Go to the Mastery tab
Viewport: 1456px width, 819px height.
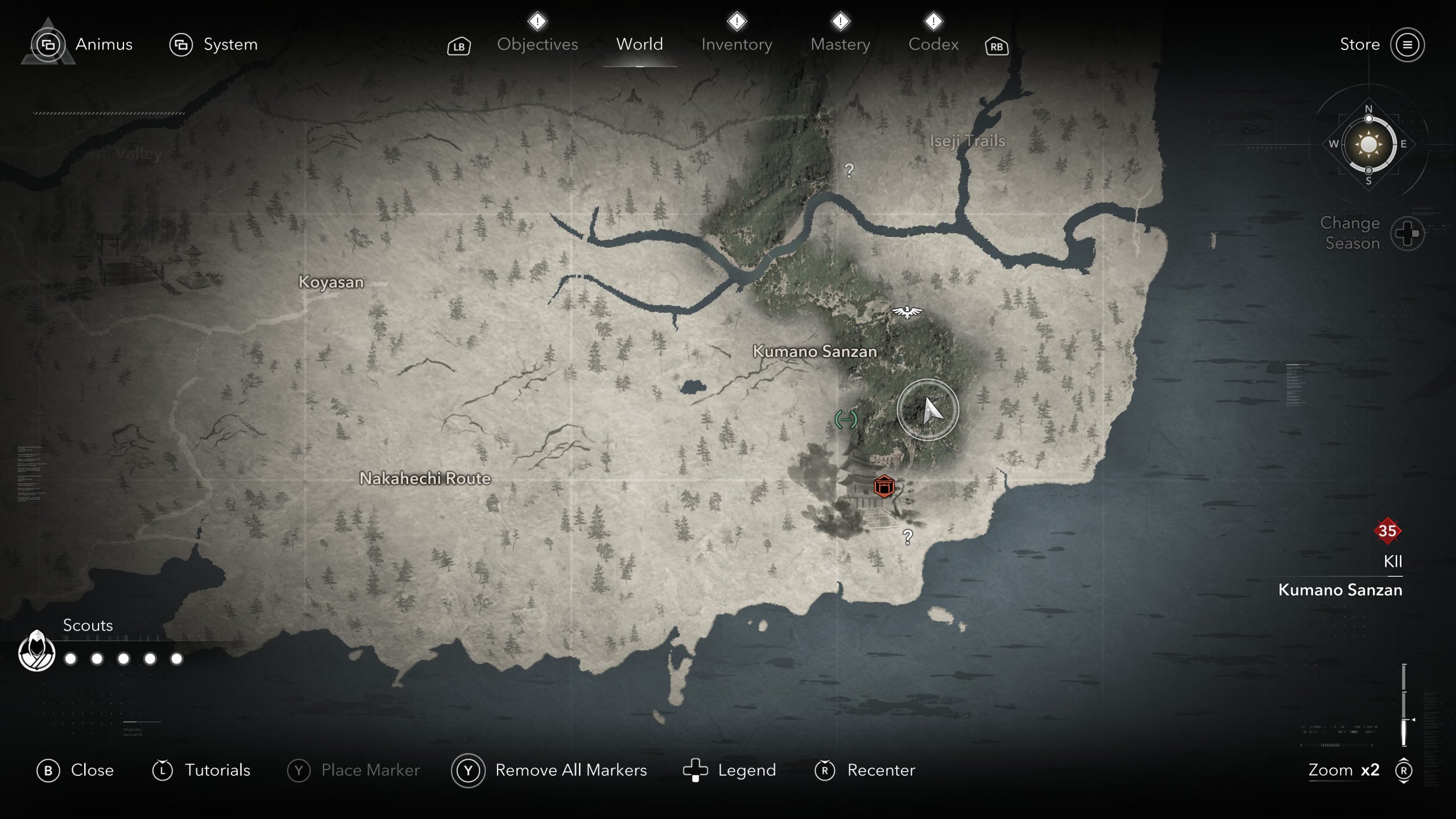click(x=840, y=44)
